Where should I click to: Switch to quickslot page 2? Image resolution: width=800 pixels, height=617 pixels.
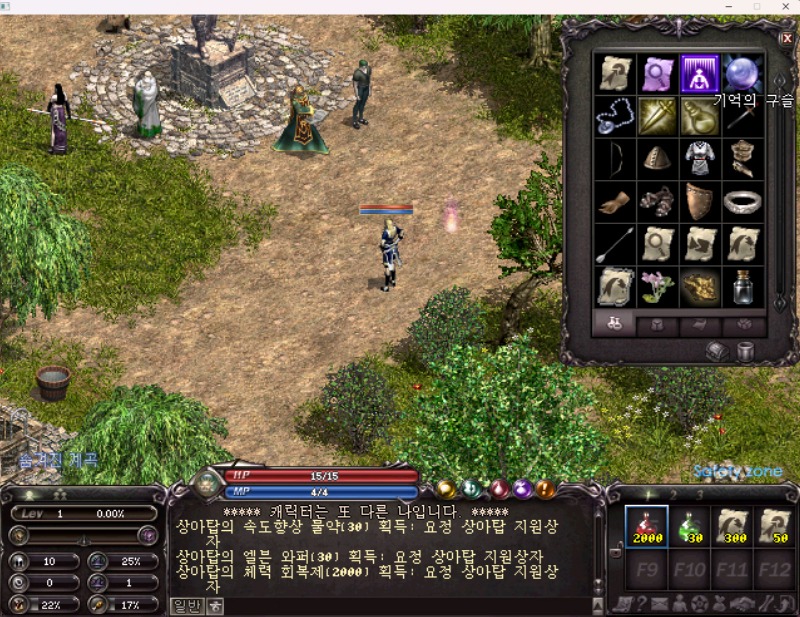click(673, 494)
